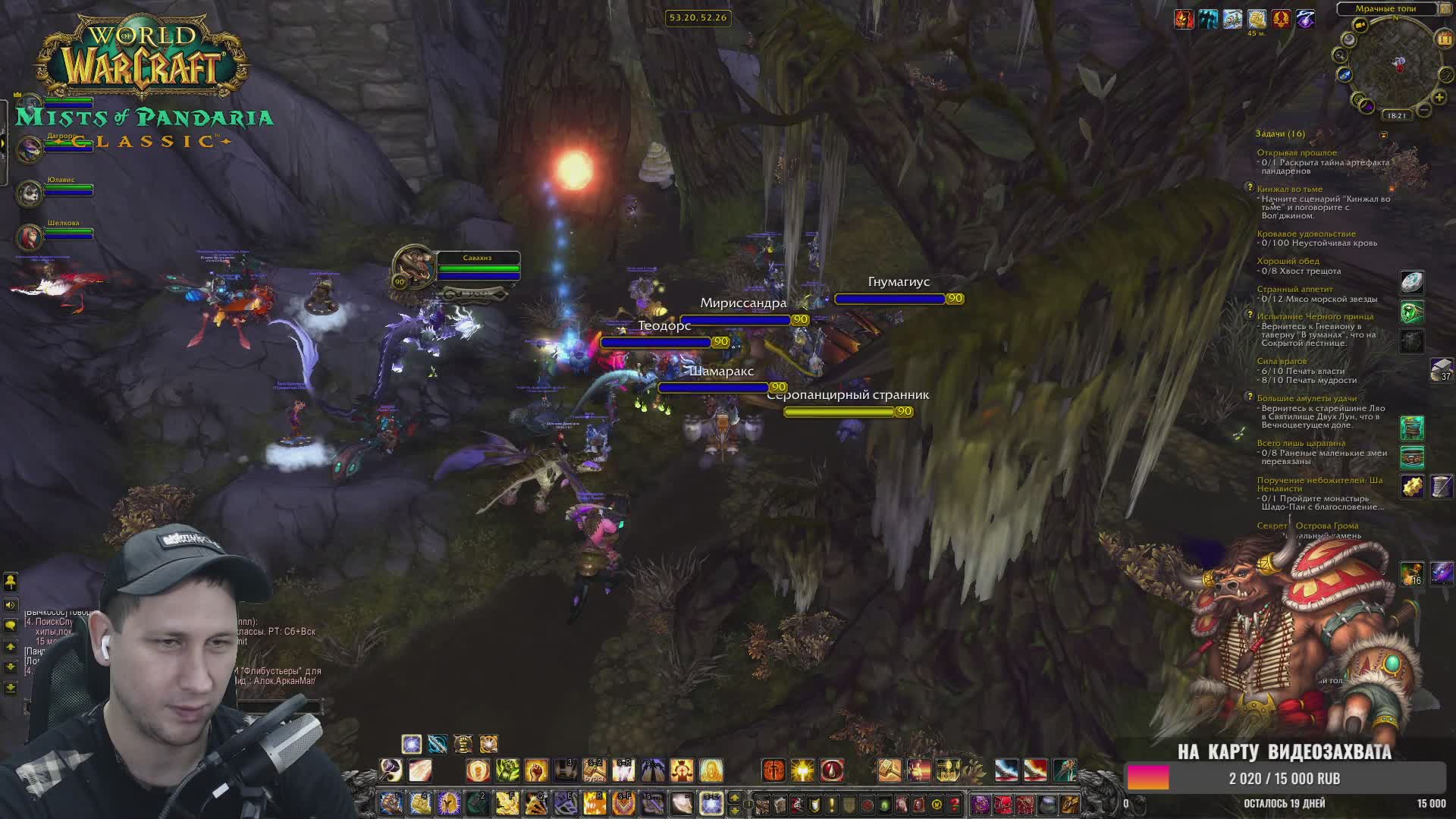Click the red flame skull buff icon
1456x819 pixels.
[1184, 19]
